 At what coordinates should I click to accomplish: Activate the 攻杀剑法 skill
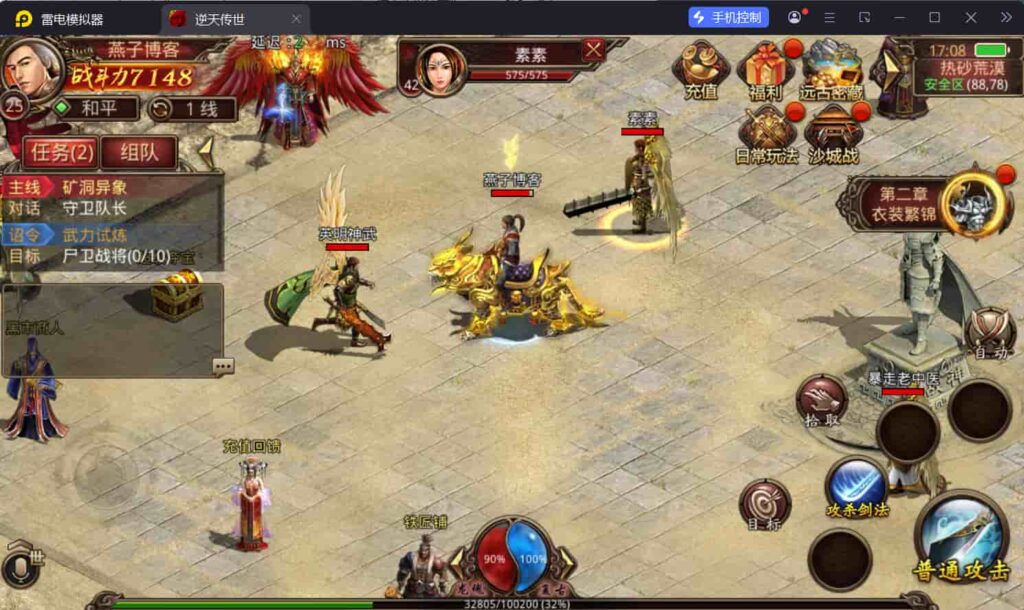856,487
